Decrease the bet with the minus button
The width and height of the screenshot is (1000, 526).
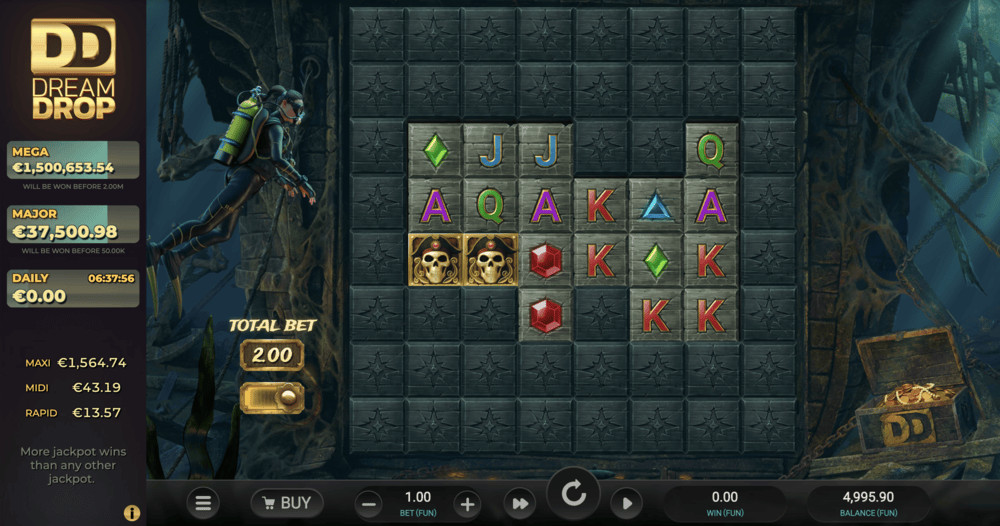point(369,503)
